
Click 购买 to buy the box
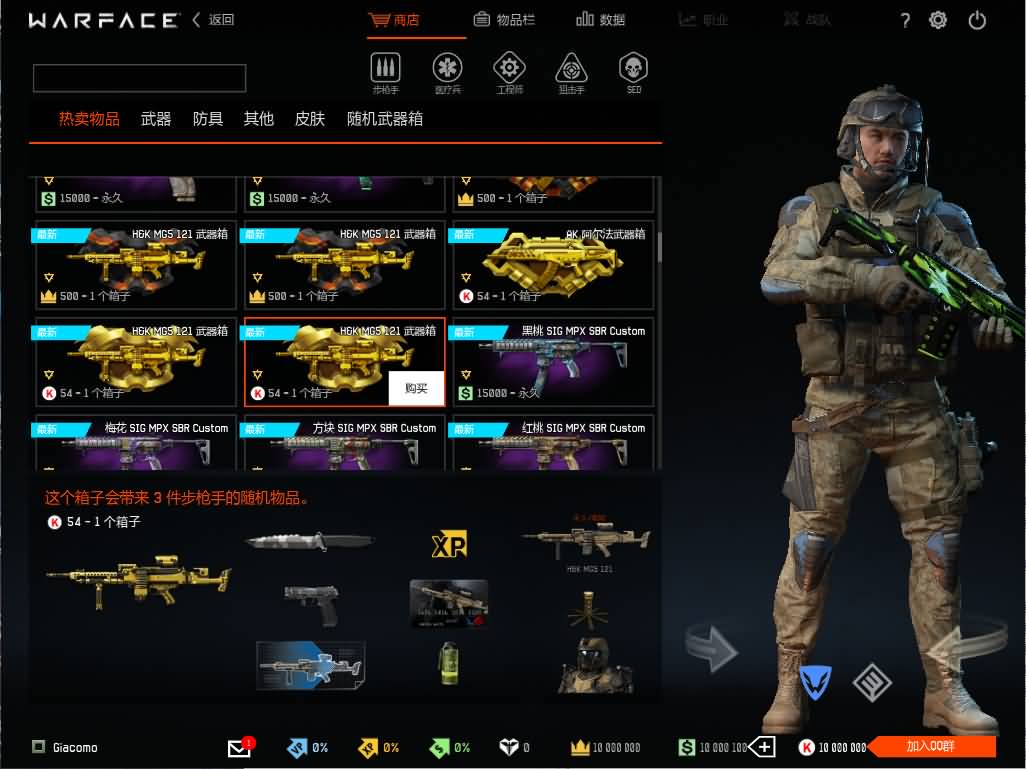[x=416, y=388]
